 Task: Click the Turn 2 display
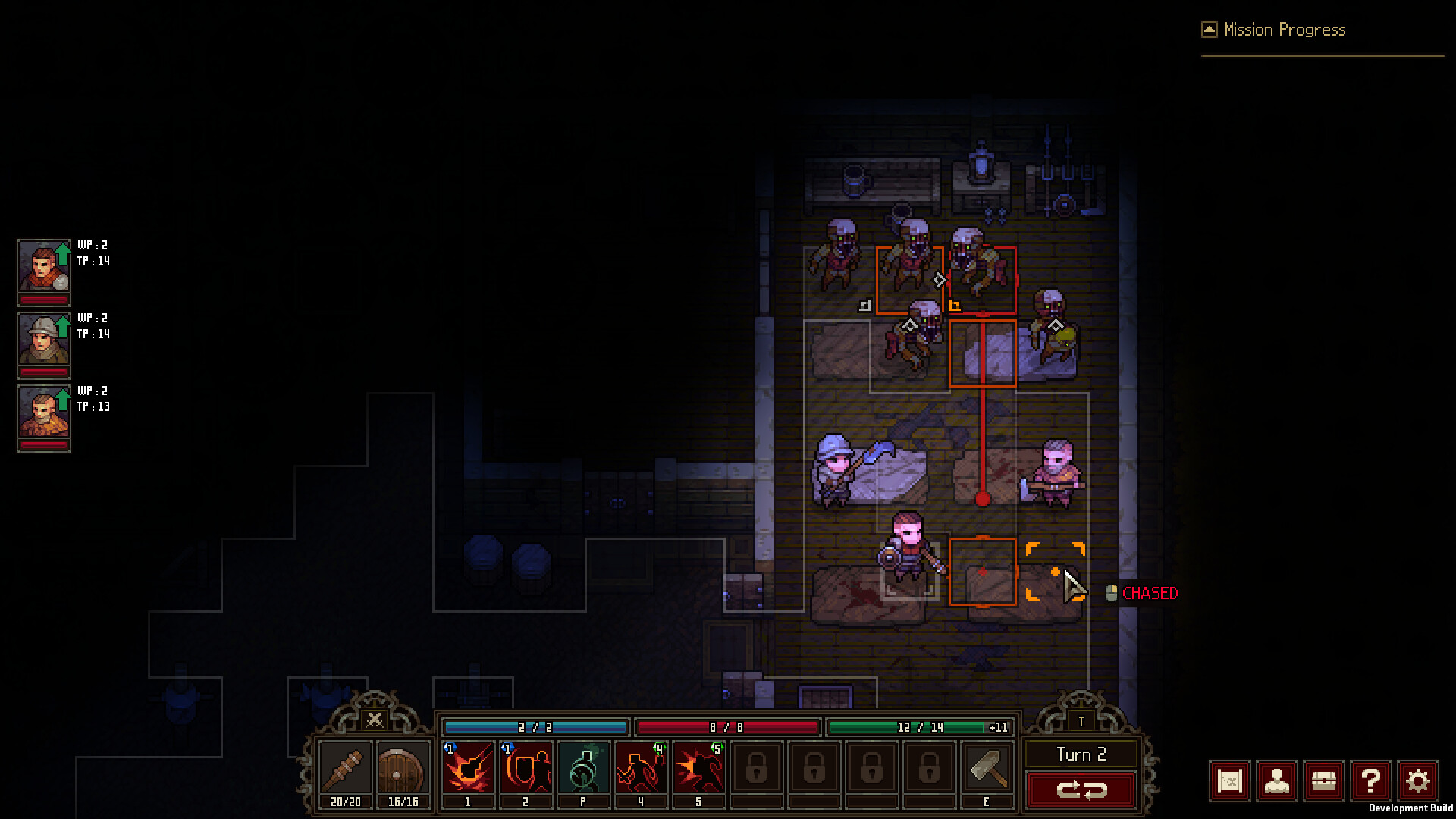pyautogui.click(x=1081, y=753)
